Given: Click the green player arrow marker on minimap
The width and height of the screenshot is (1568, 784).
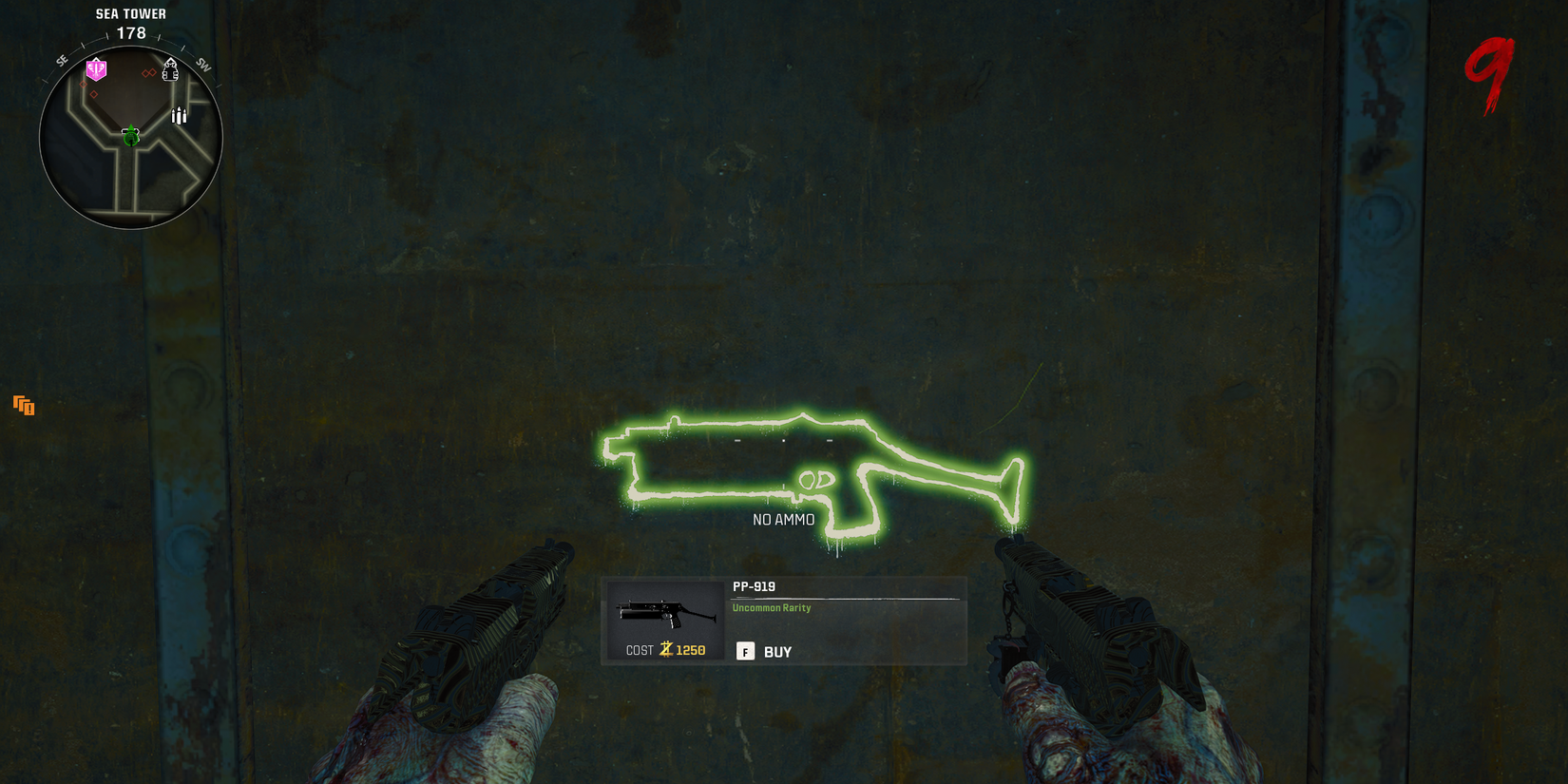Looking at the screenshot, I should point(131,137).
